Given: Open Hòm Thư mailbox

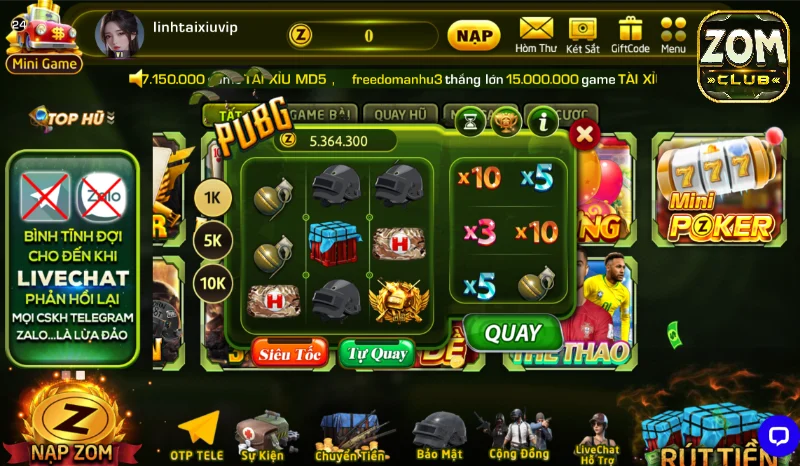Looking at the screenshot, I should [x=536, y=35].
